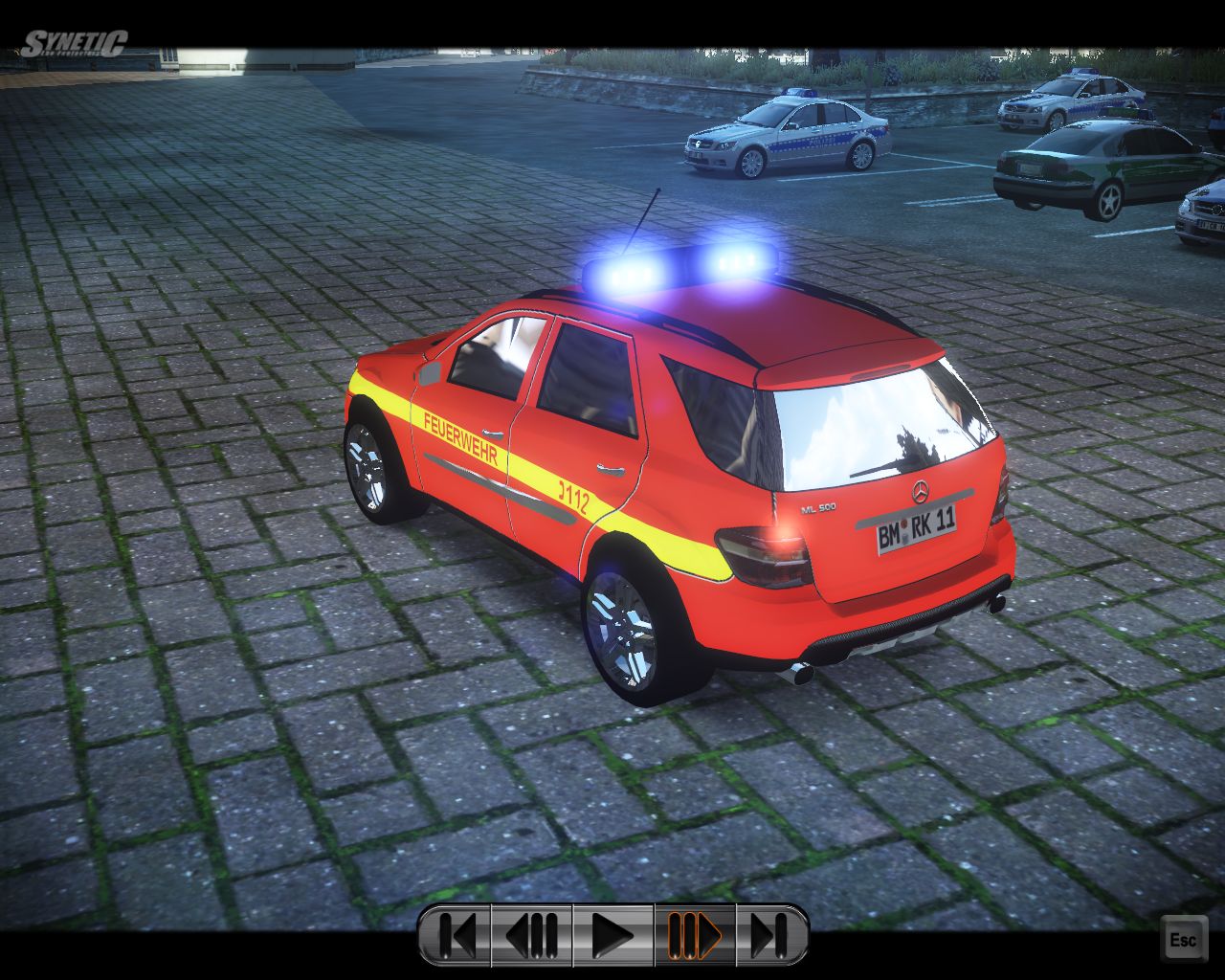
Task: Click the orange frame-step forward button
Action: pyautogui.click(x=694, y=935)
